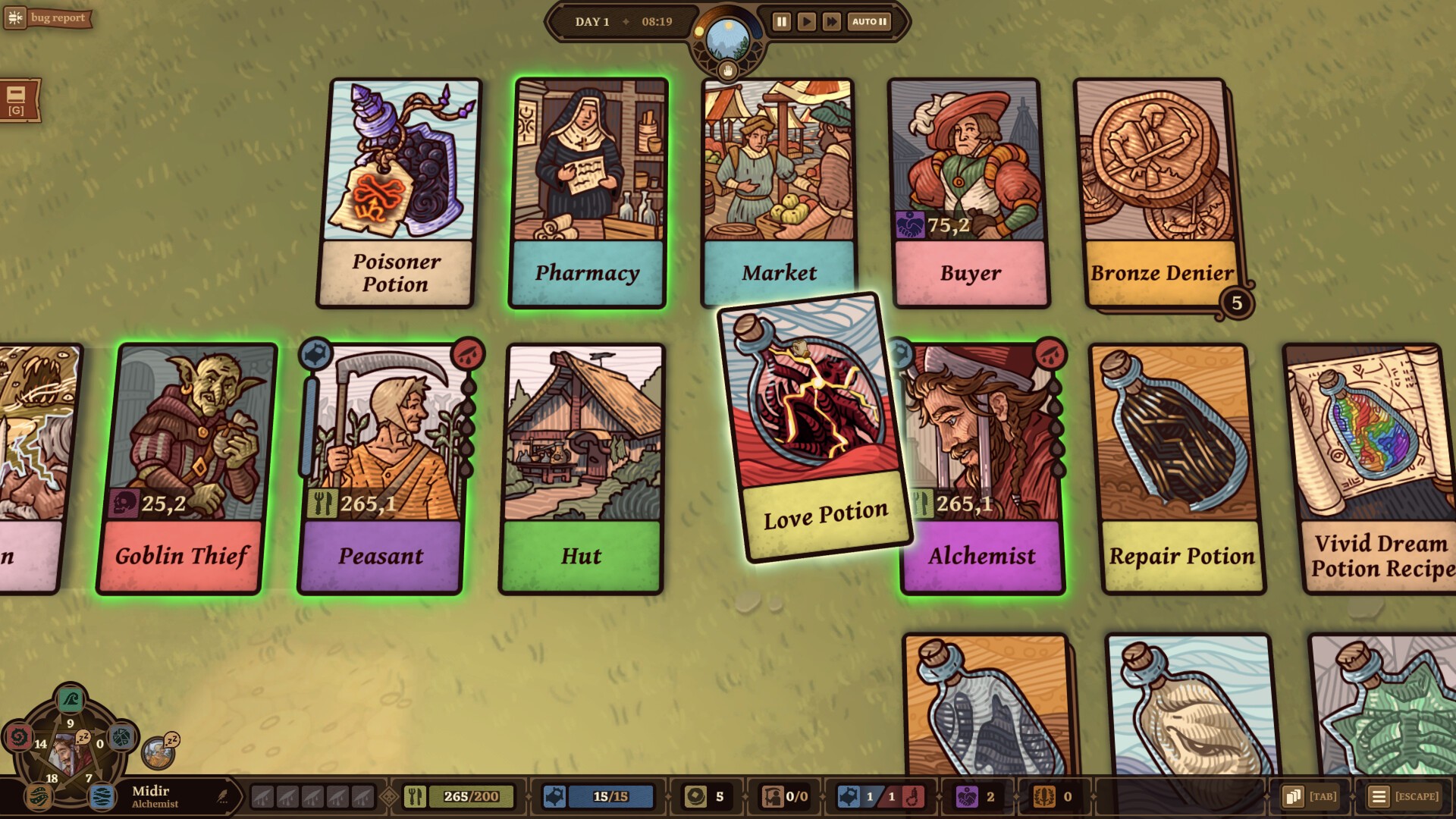Screen dimensions: 1456x819
Task: Pause the game time
Action: tap(781, 22)
